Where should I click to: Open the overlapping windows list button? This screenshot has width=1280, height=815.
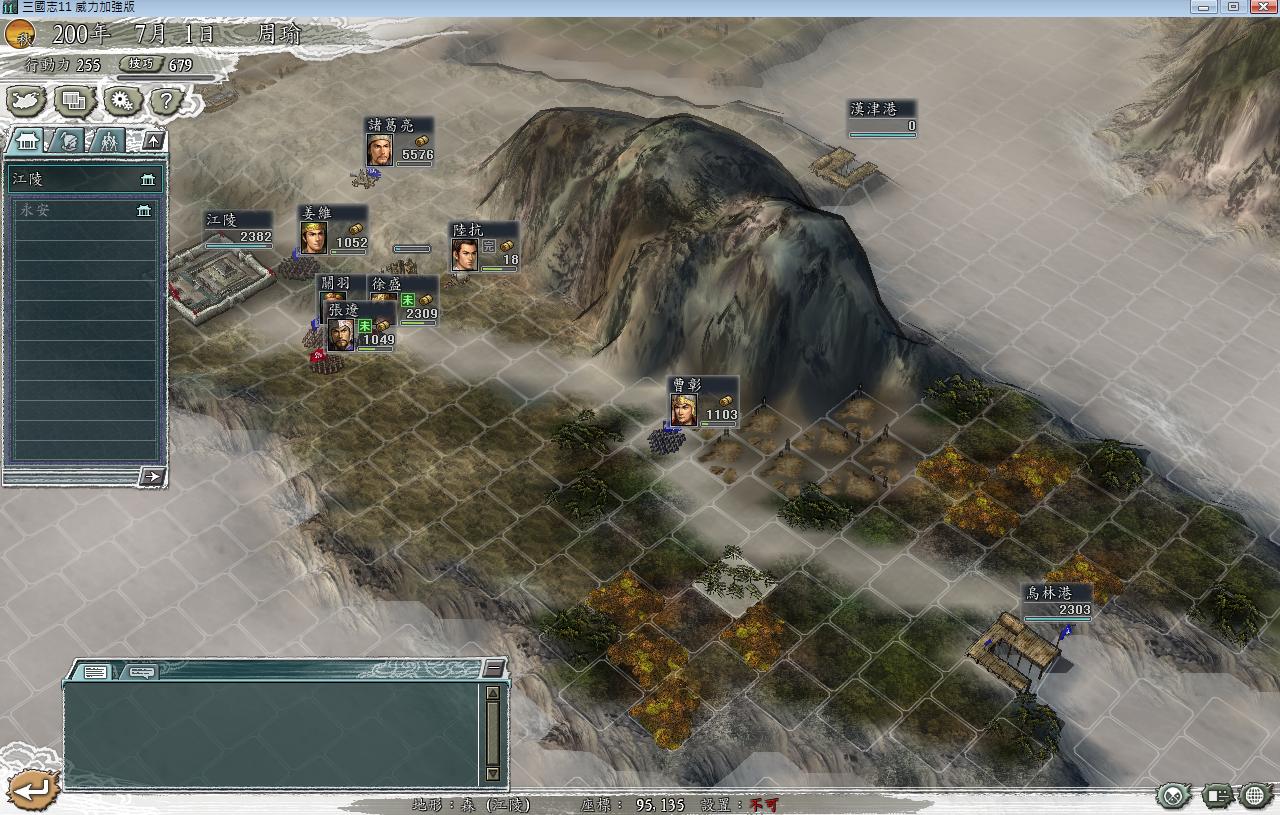(x=75, y=100)
